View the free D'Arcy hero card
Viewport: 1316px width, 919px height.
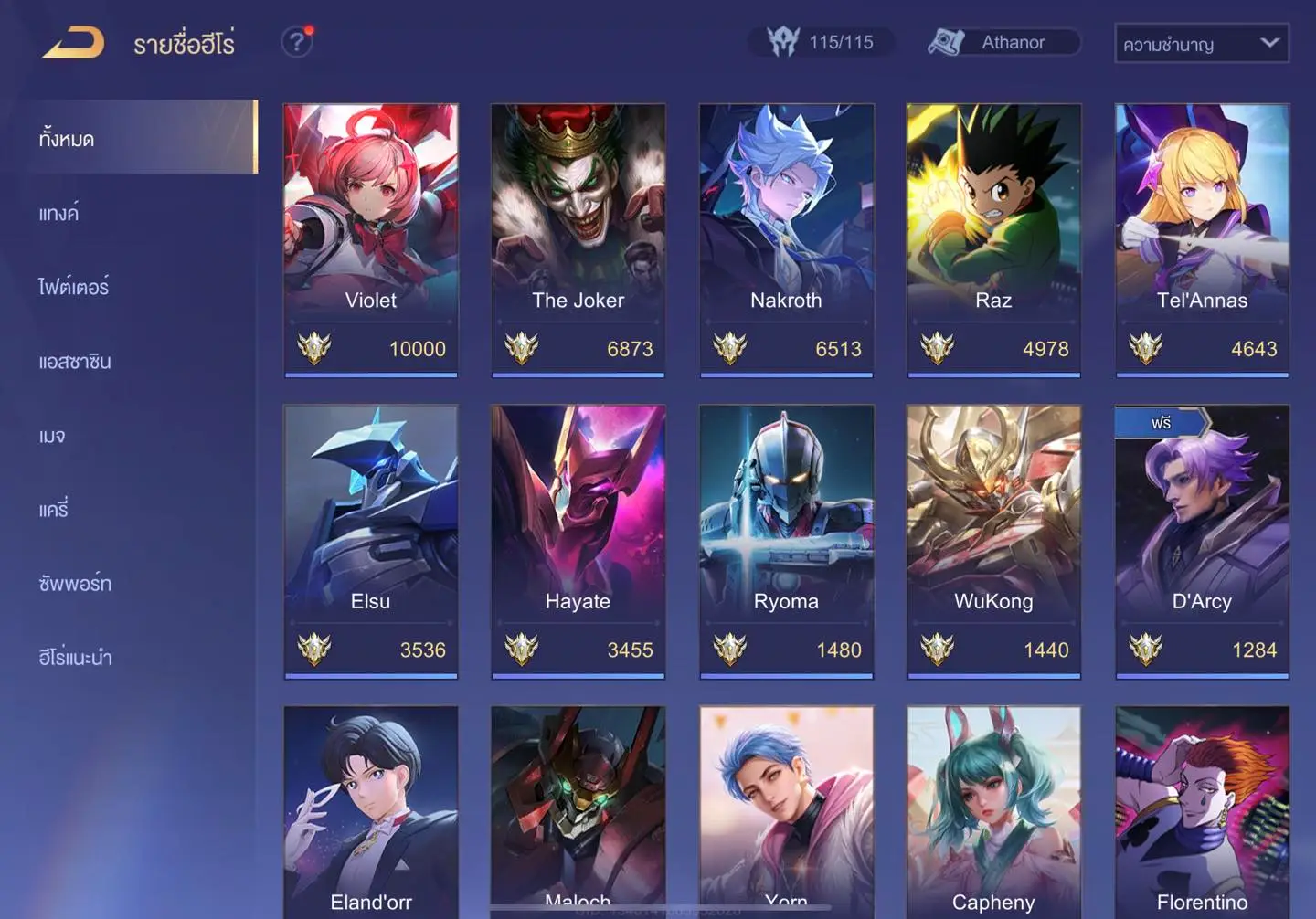(1202, 541)
